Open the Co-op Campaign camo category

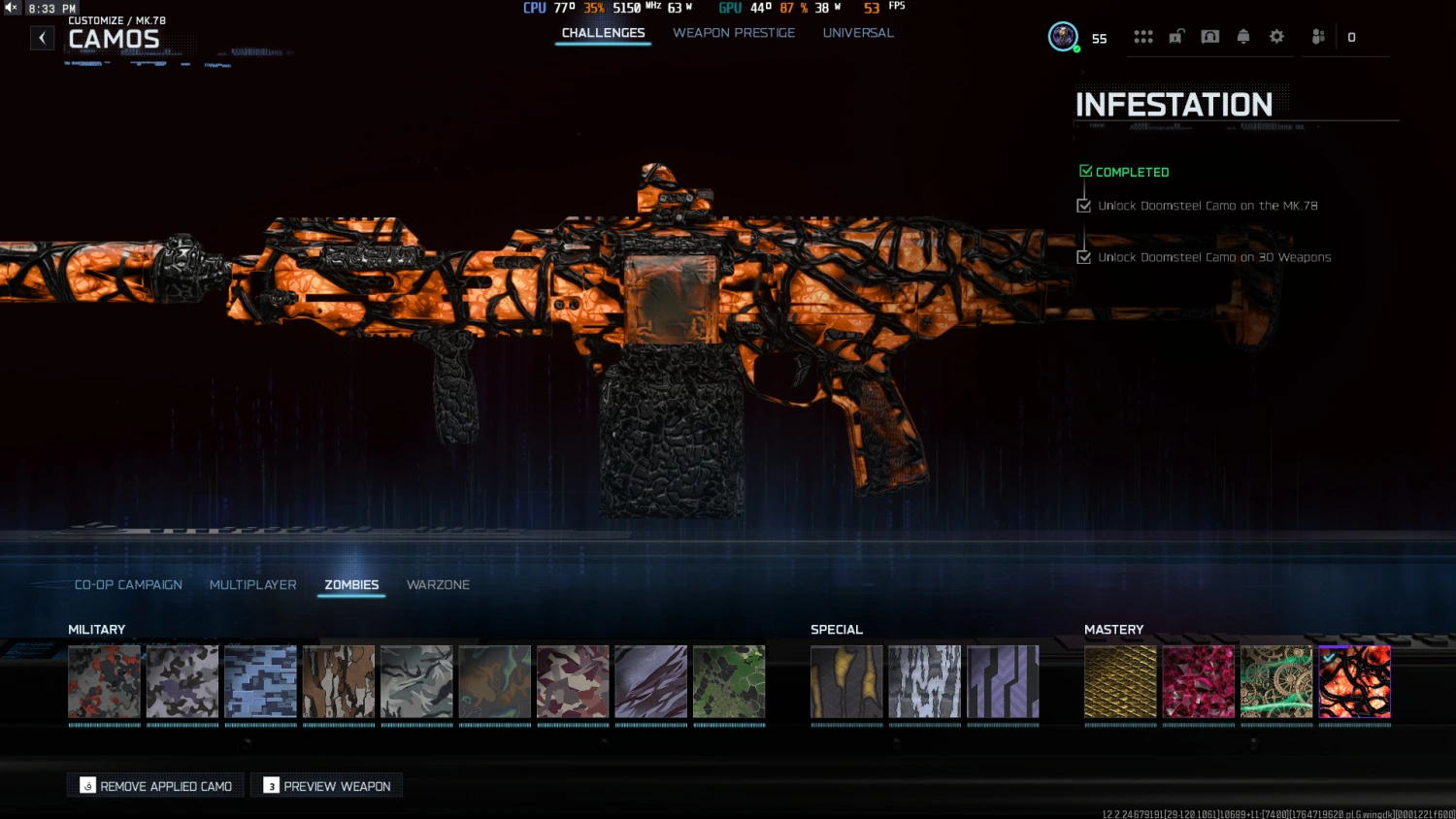click(x=127, y=584)
